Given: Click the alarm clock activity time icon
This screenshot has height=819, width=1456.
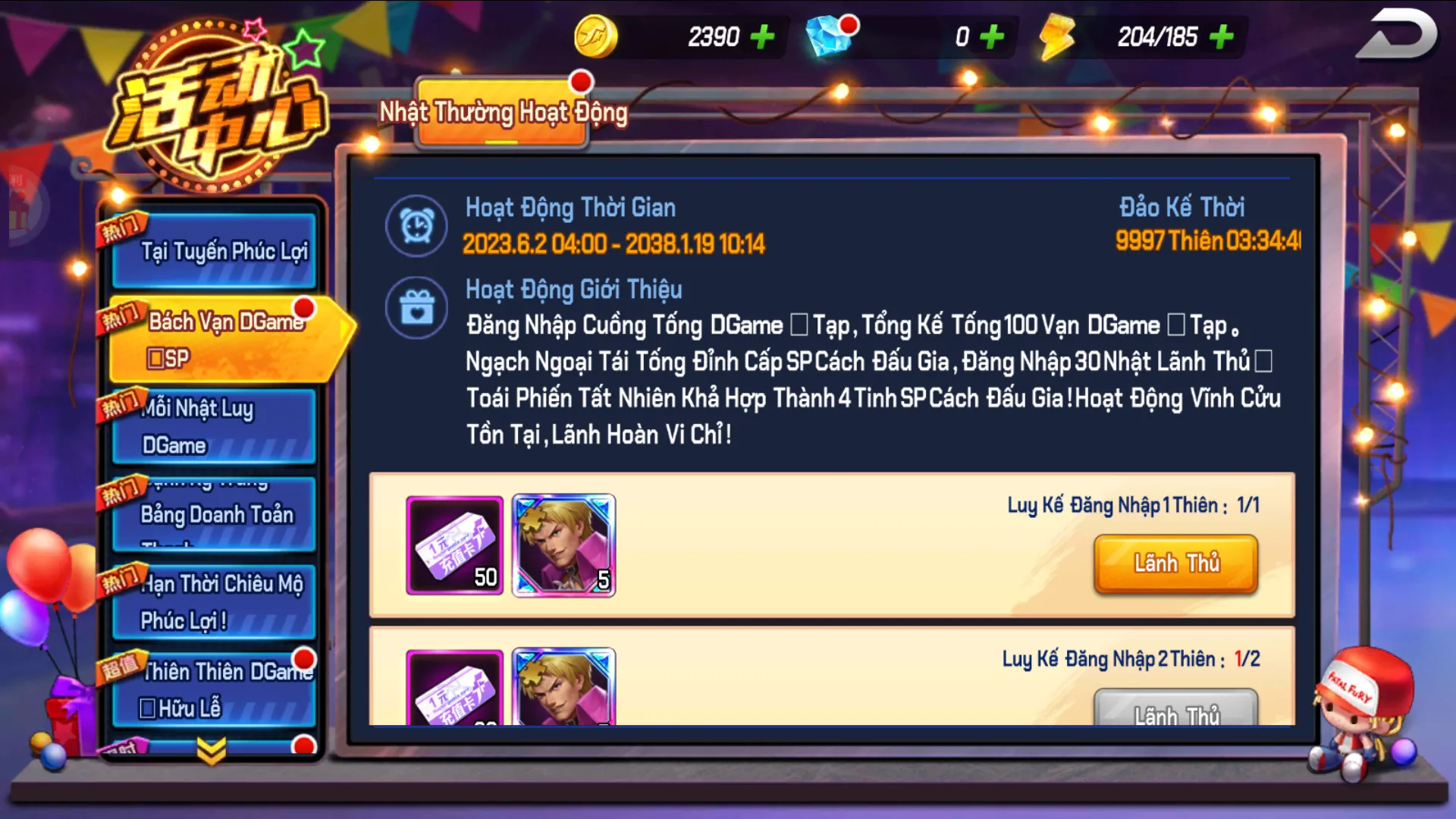Looking at the screenshot, I should coord(416,225).
